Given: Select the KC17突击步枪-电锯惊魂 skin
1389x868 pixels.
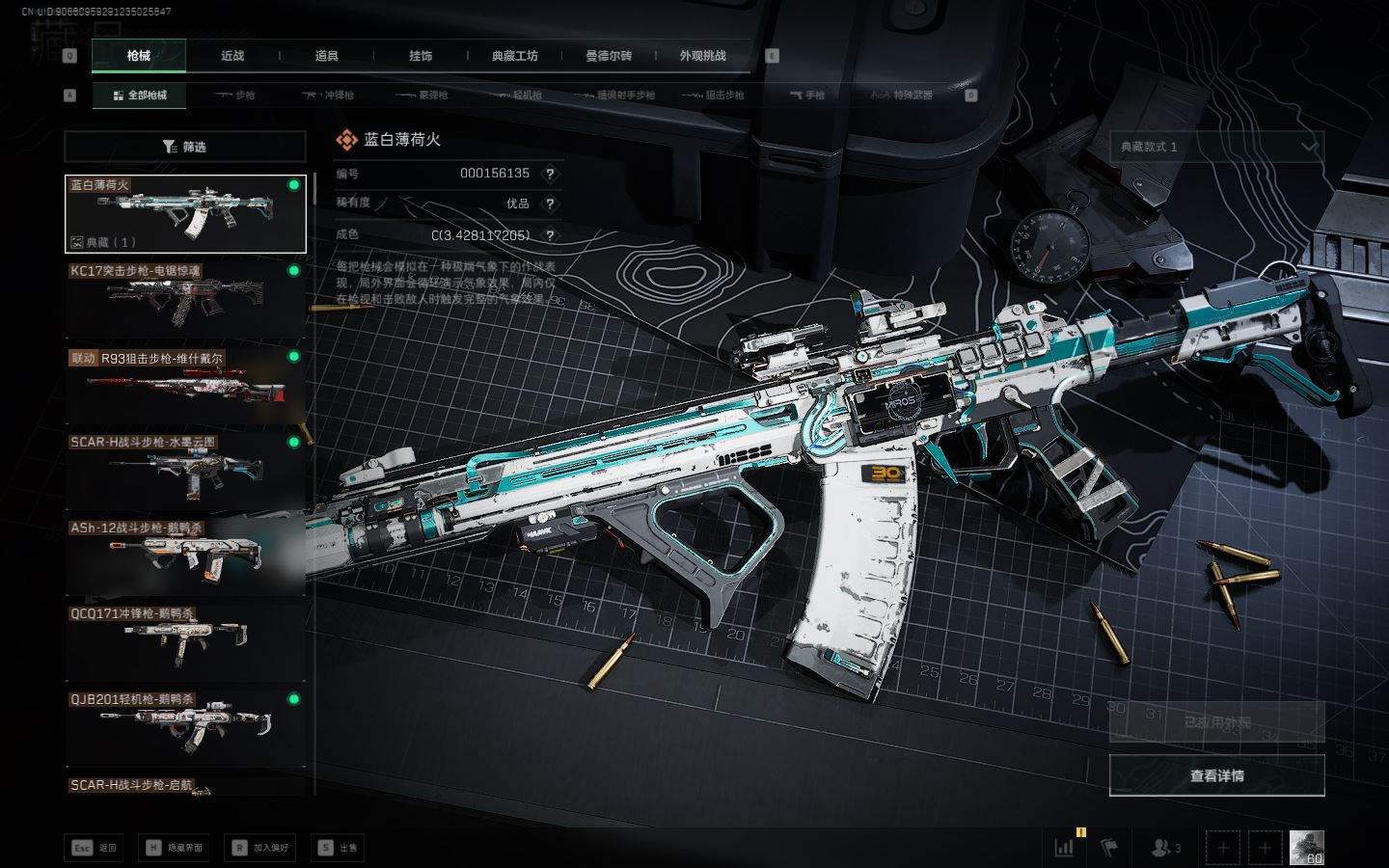Looking at the screenshot, I should pyautogui.click(x=185, y=299).
